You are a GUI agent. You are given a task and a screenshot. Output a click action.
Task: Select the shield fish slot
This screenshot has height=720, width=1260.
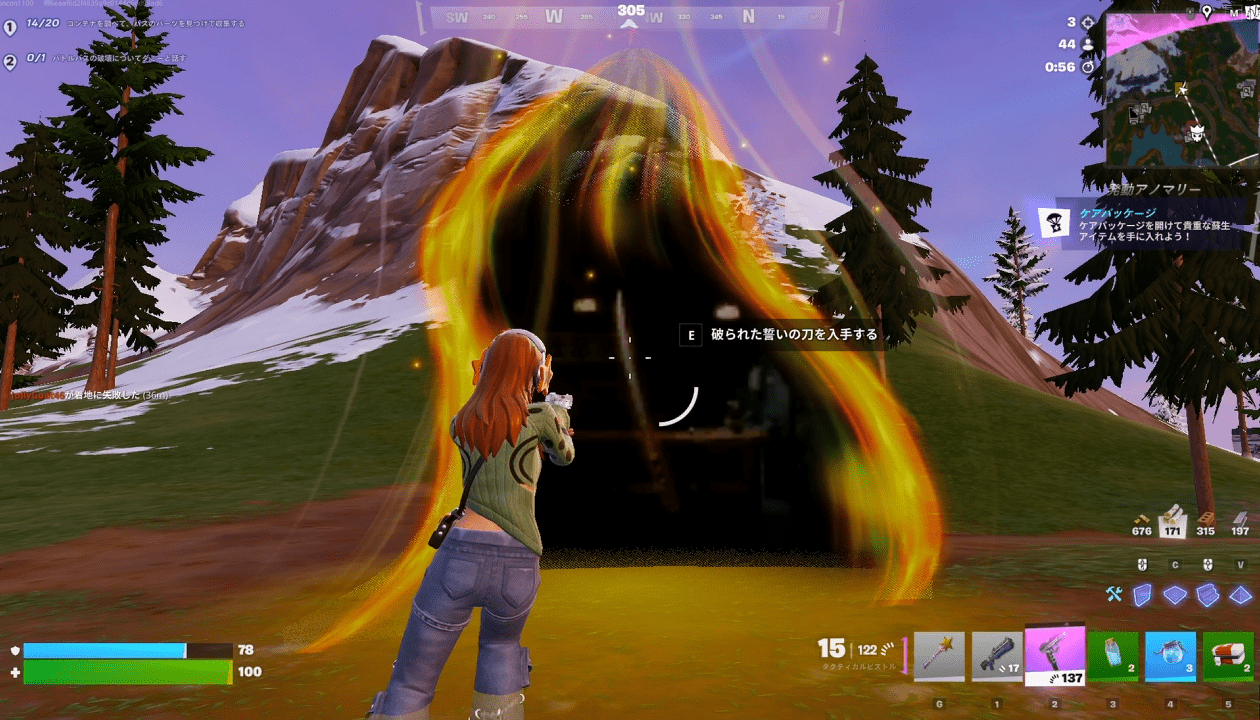(1171, 656)
